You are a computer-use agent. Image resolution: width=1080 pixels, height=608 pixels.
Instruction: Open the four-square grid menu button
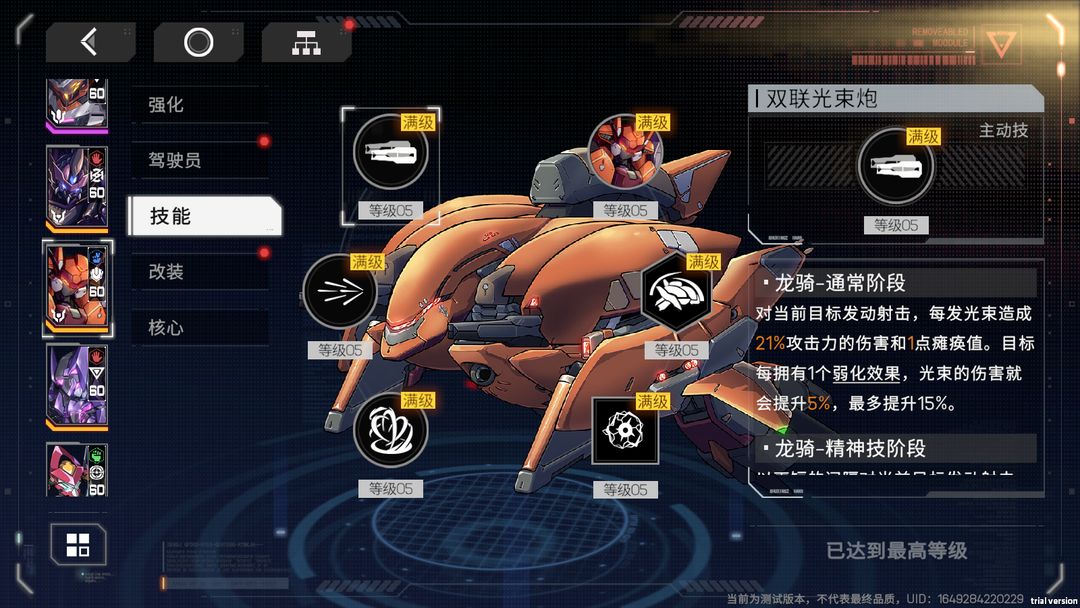(x=78, y=545)
